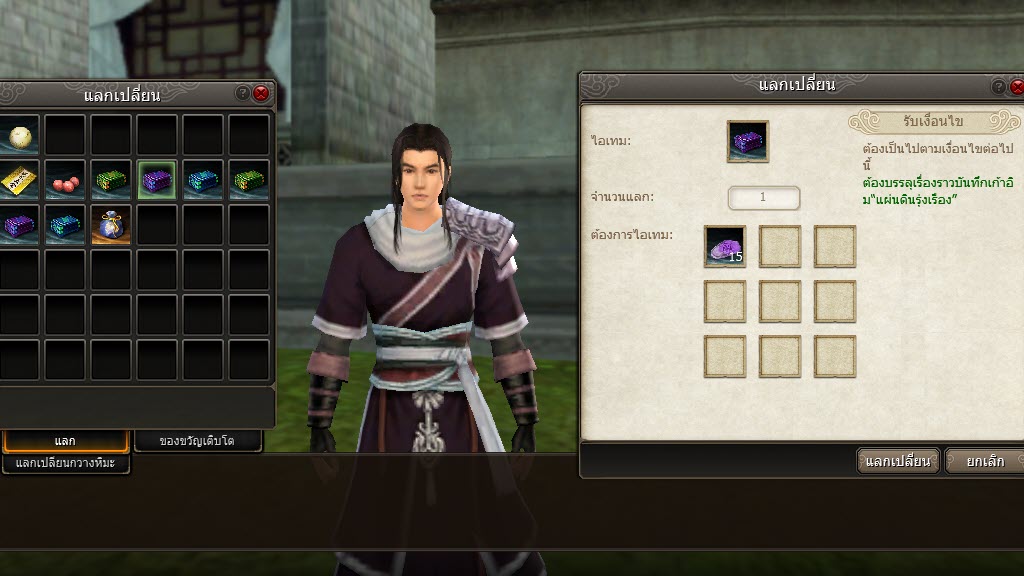Switch to the แลกเปลี่ยนกวางหิมะ tab

tap(66, 463)
